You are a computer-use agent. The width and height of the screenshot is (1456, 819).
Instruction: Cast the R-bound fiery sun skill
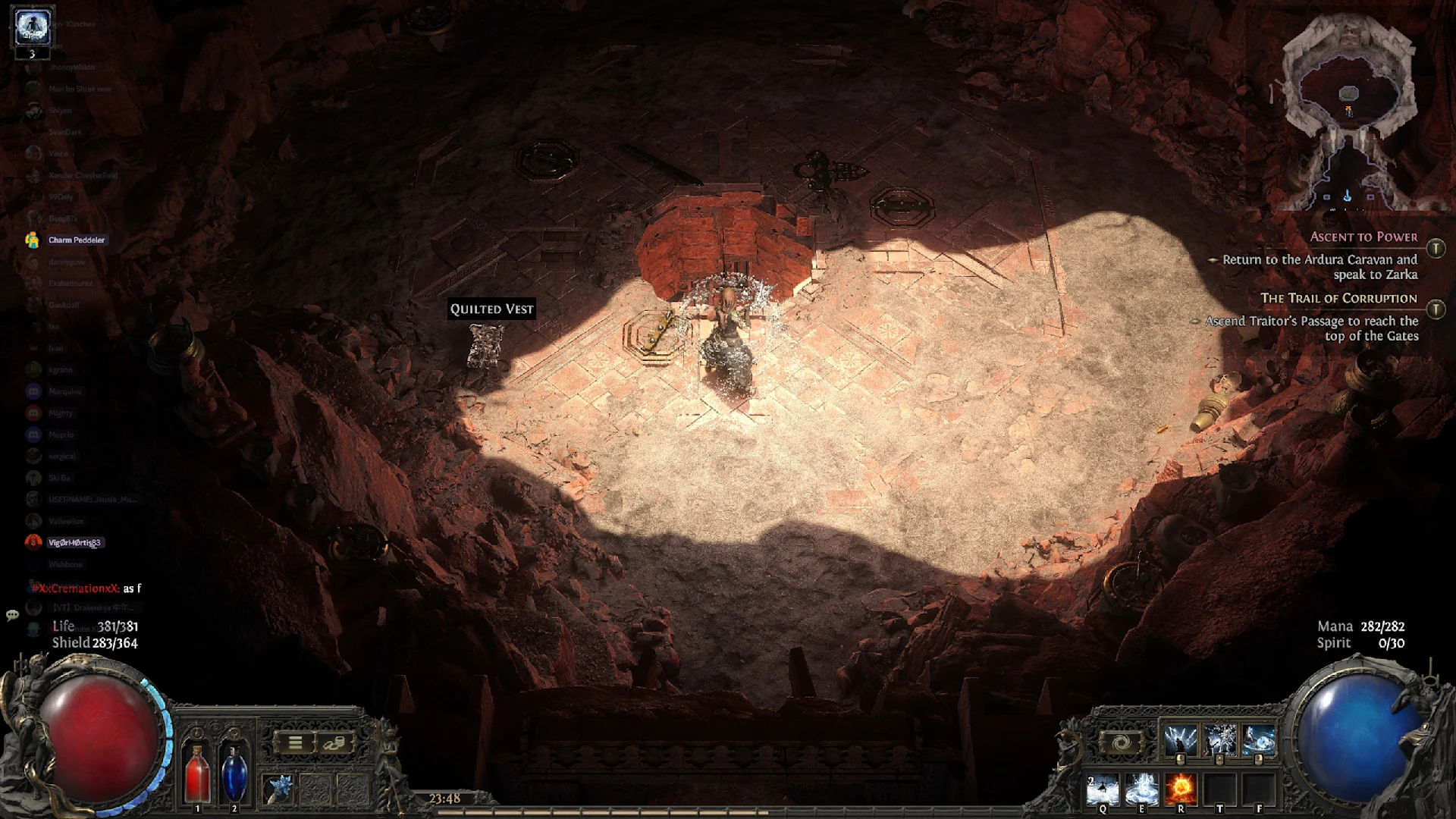click(x=1181, y=790)
